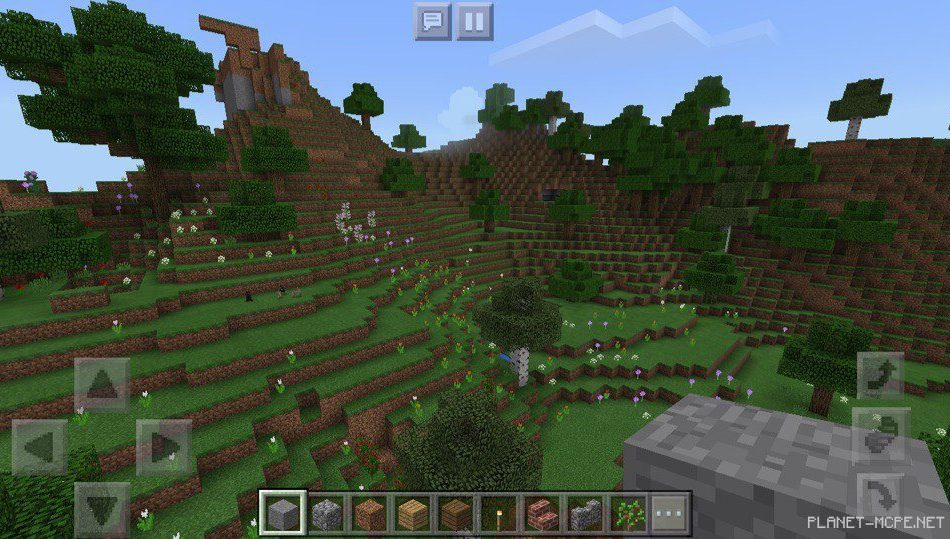
Task: Tap the fly up curved arrow button
Action: 881,376
